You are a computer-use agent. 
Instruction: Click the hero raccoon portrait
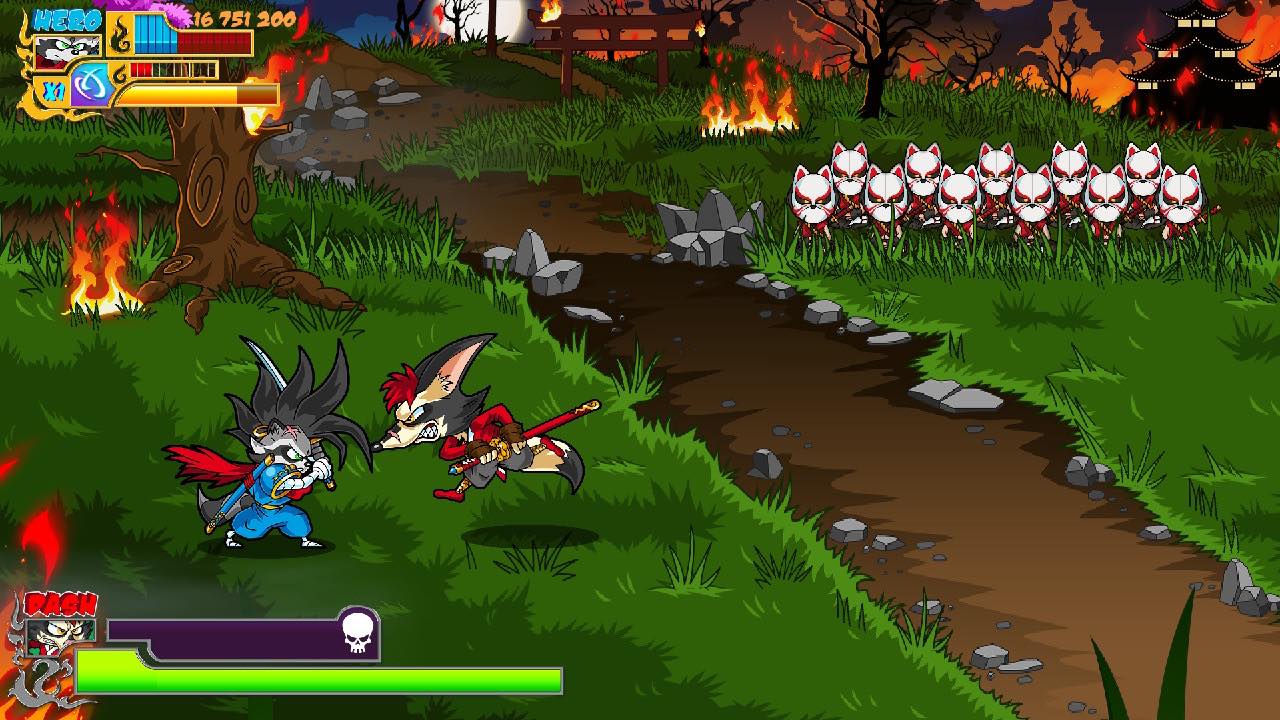click(67, 51)
